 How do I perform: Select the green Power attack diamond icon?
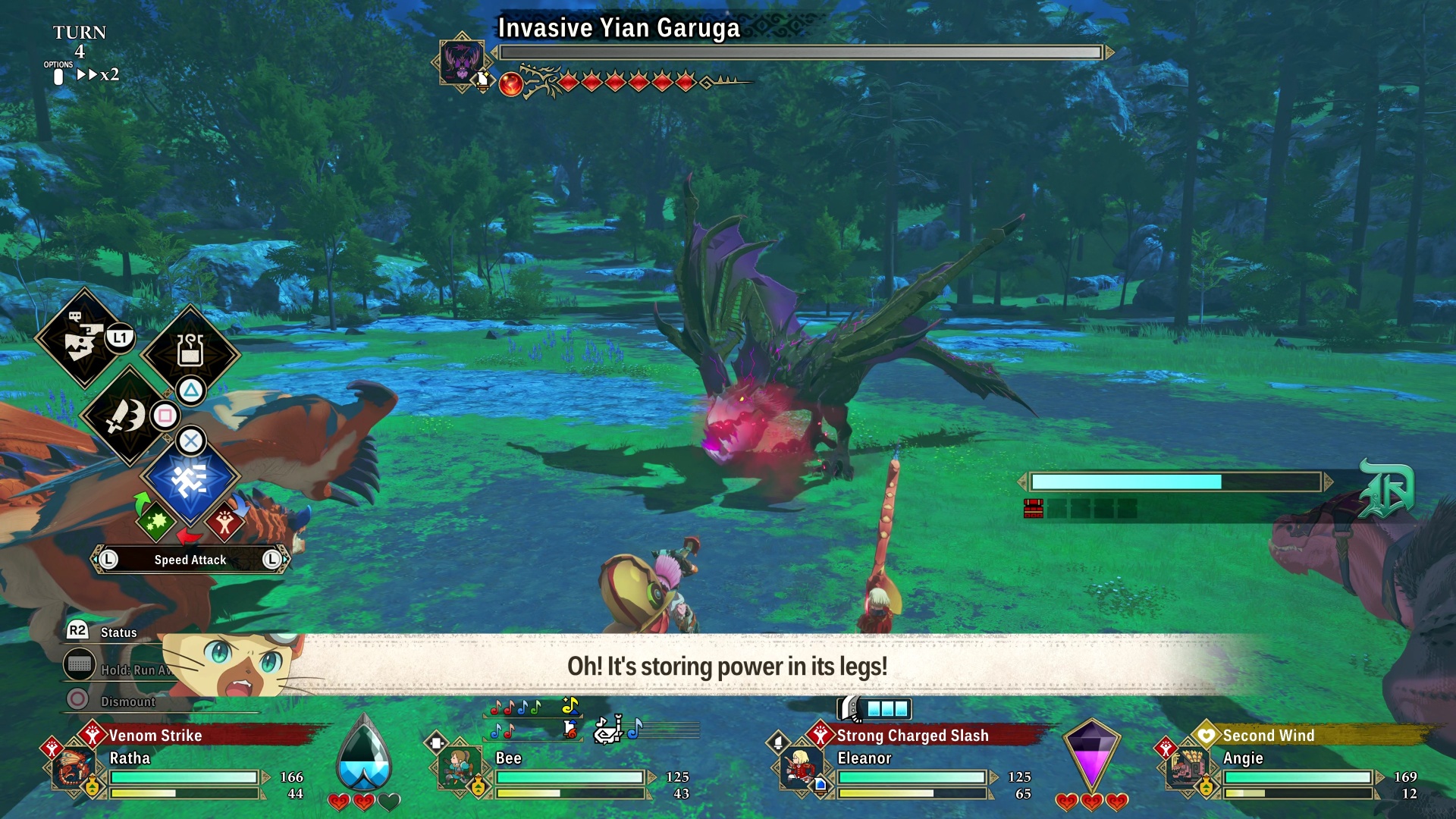click(x=155, y=524)
